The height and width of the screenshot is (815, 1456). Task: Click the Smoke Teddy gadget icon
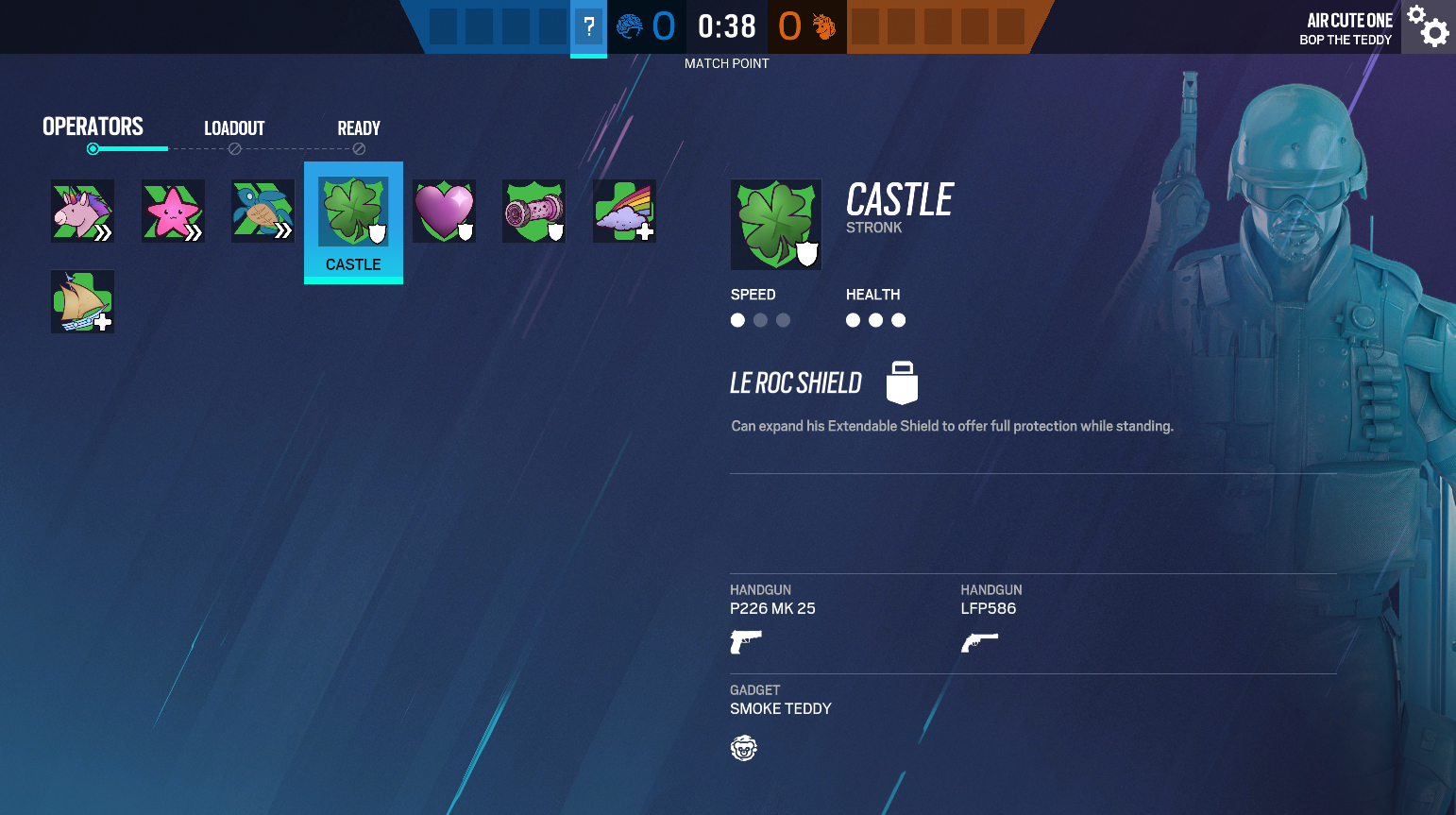[744, 748]
